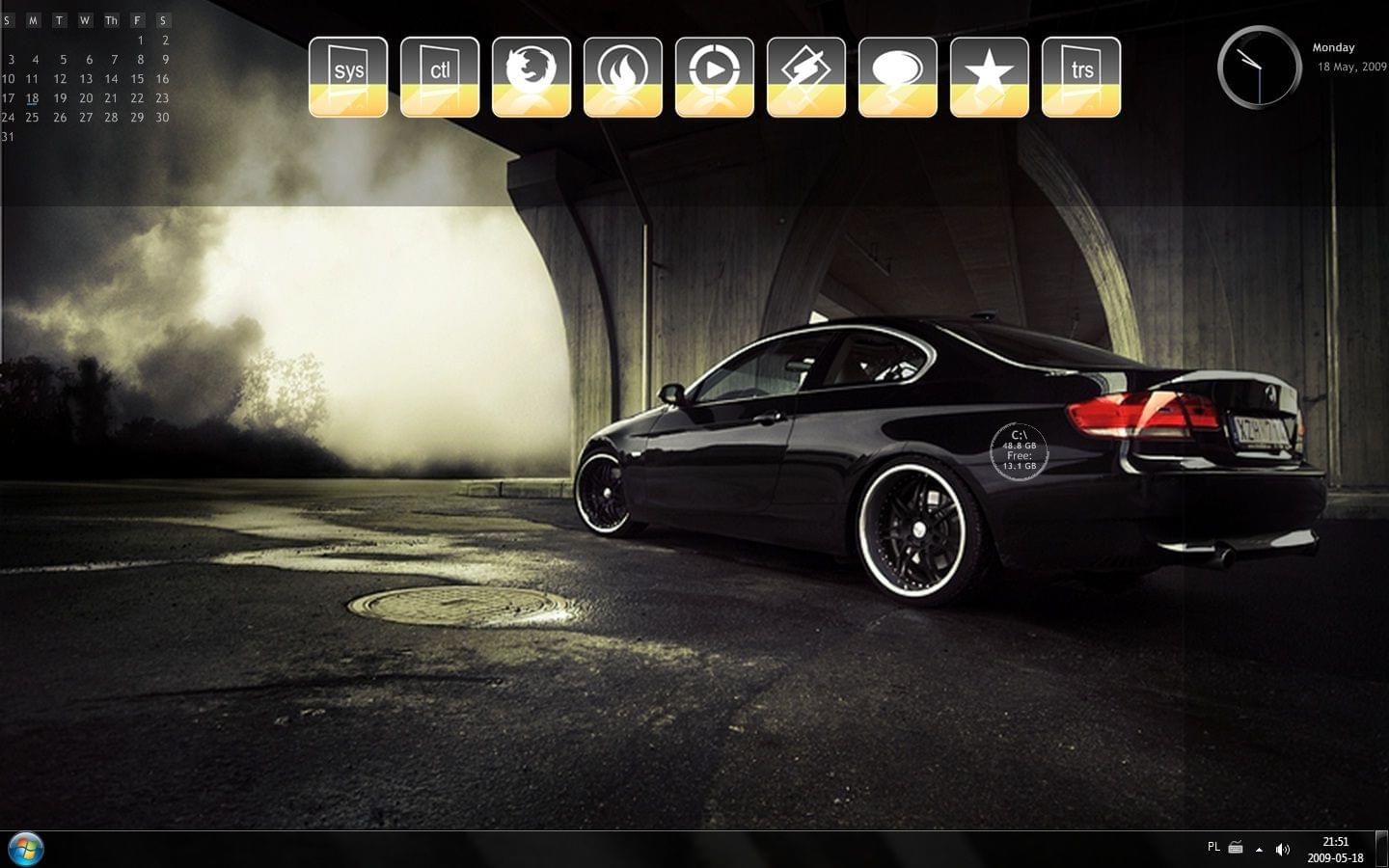Select day 18 on the calendar widget
Image resolution: width=1389 pixels, height=868 pixels.
coord(33,98)
